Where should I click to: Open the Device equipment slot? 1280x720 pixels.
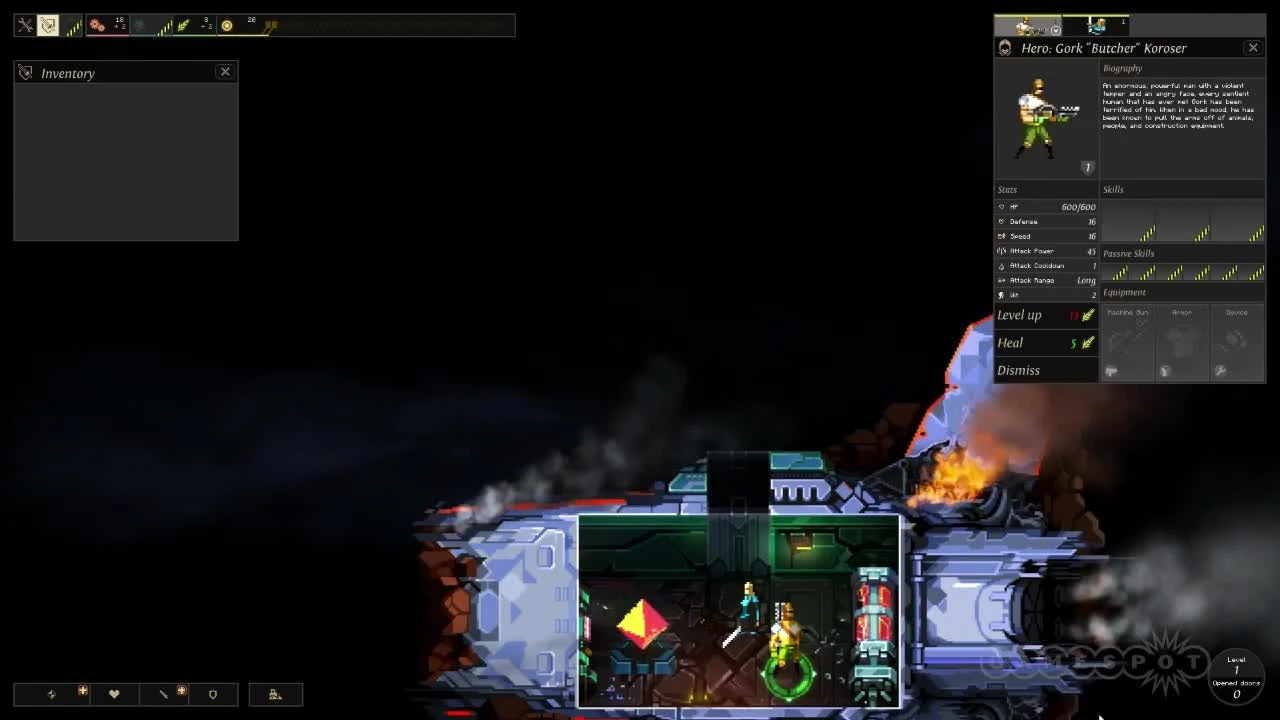point(1237,345)
